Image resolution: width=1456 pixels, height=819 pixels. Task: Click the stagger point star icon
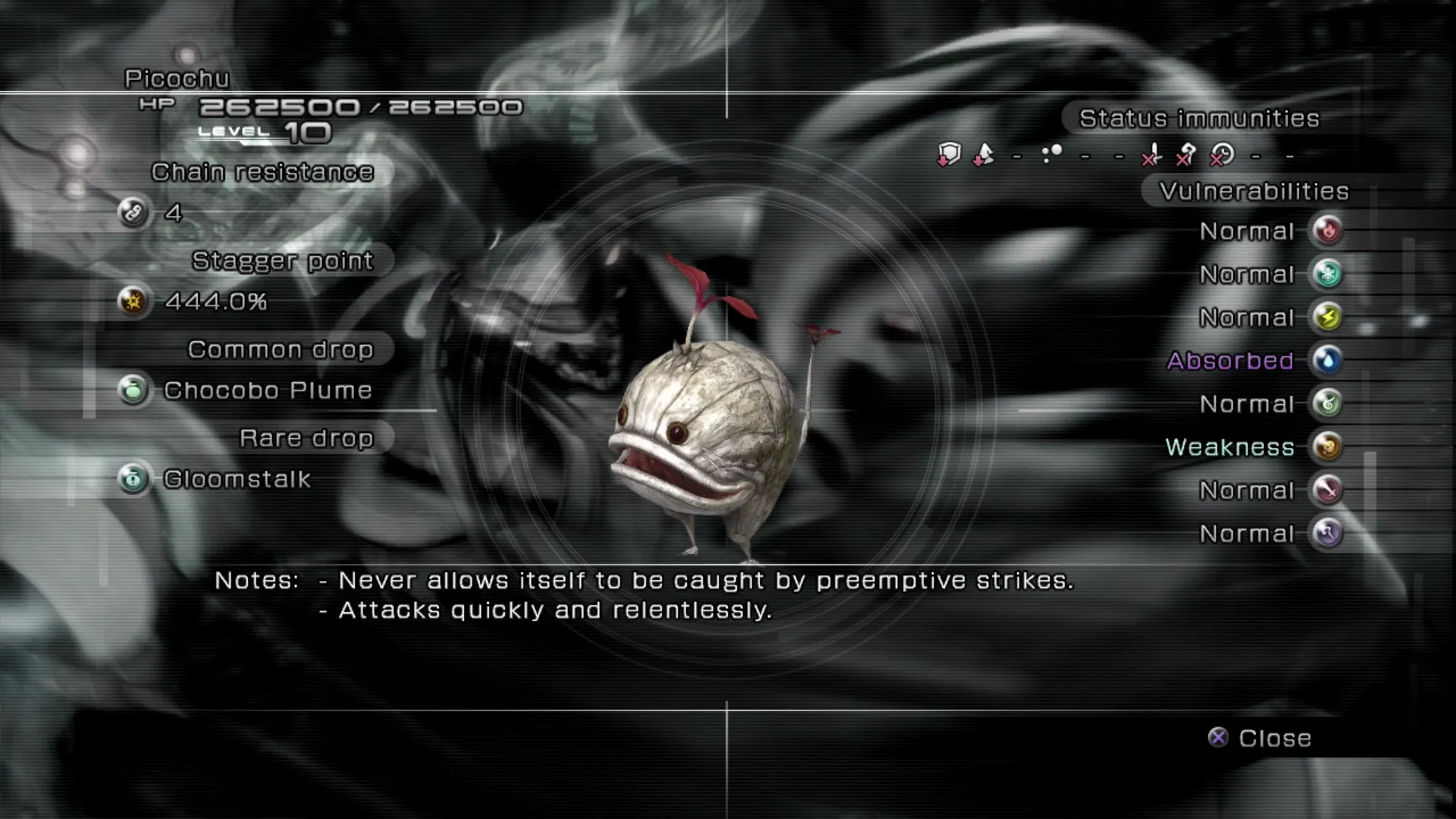pyautogui.click(x=133, y=301)
